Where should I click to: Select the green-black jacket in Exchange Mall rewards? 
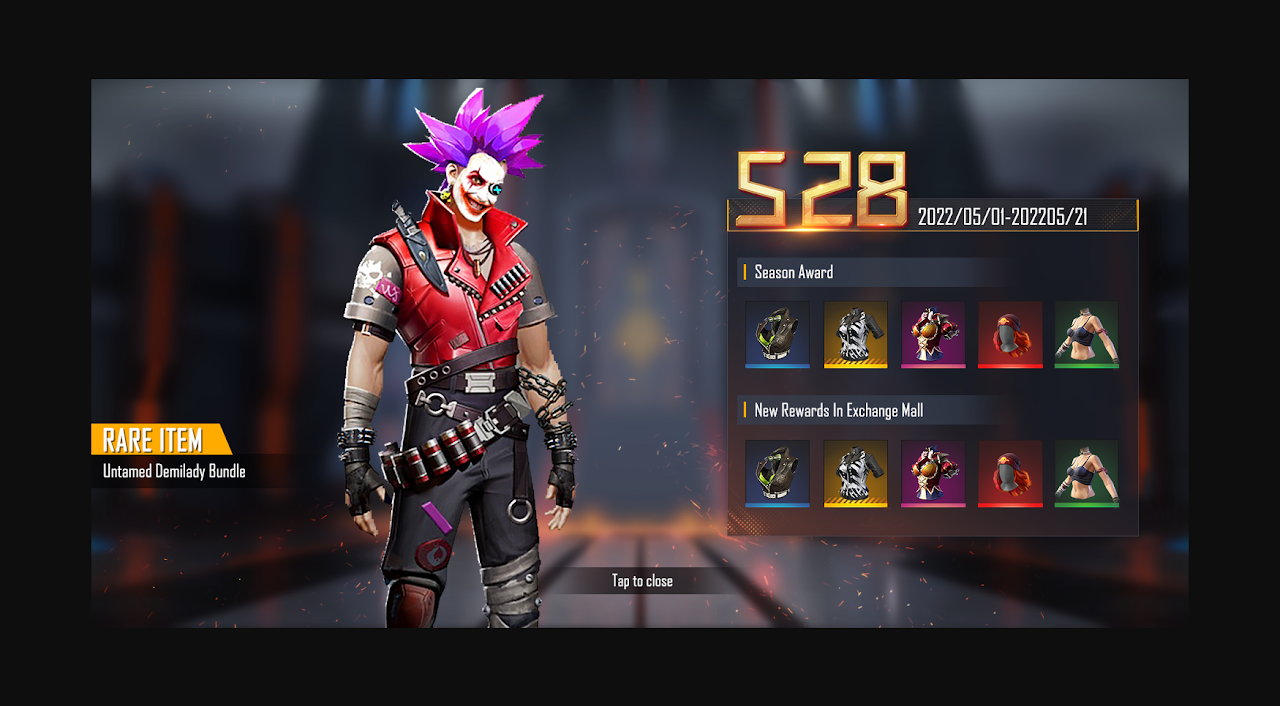point(777,473)
